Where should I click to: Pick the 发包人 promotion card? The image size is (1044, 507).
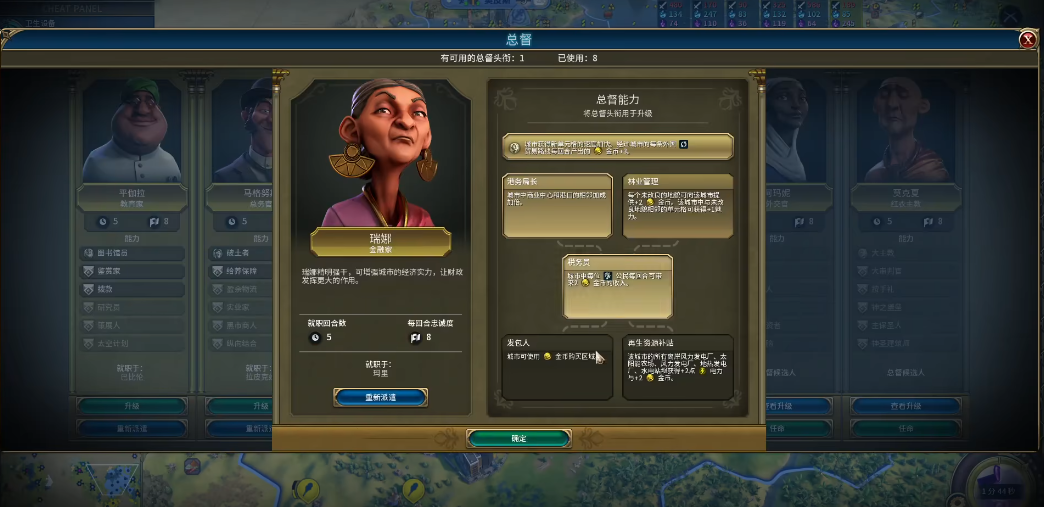click(557, 366)
